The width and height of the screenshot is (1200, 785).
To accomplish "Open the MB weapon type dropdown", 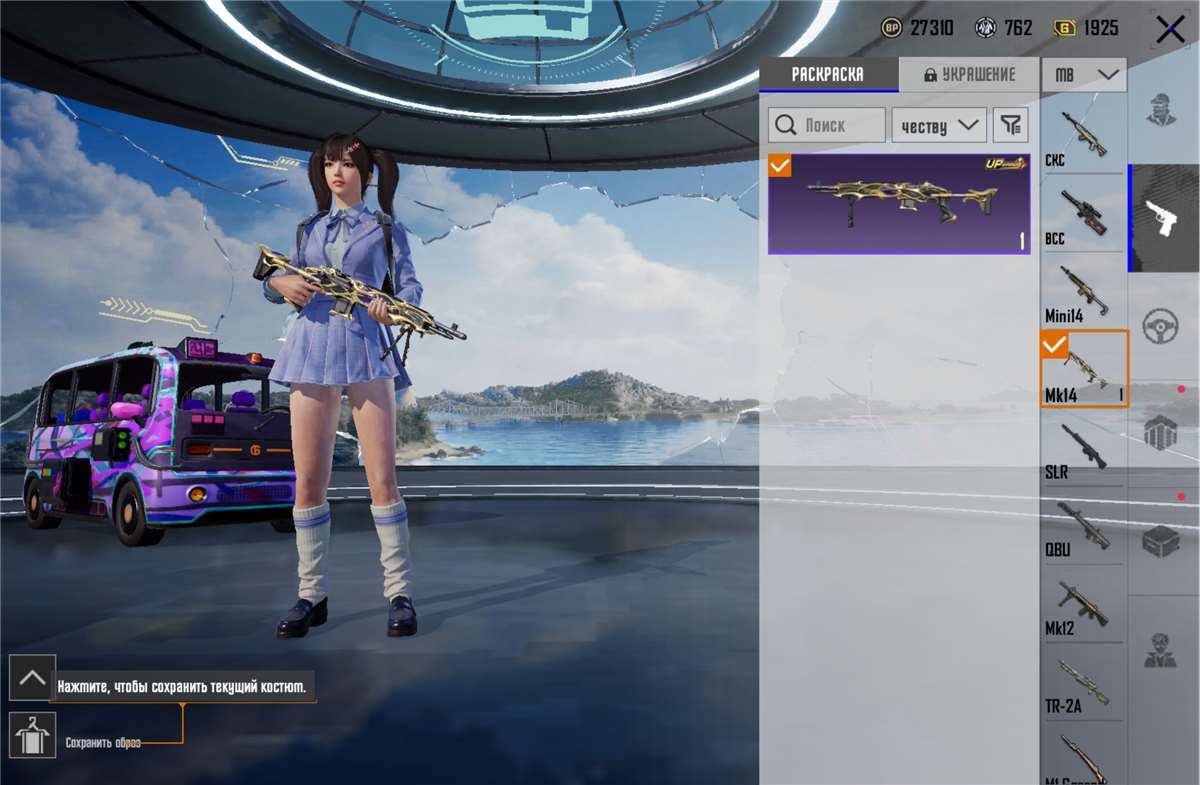I will pyautogui.click(x=1084, y=75).
